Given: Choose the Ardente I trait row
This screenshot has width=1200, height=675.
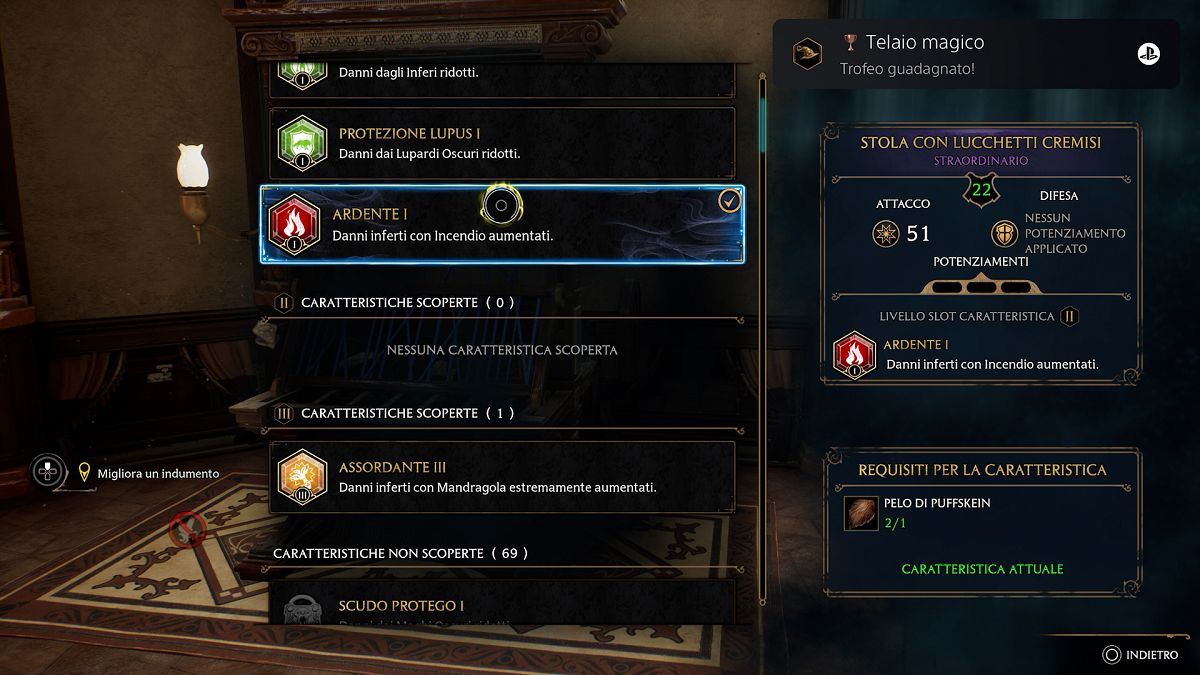Looking at the screenshot, I should click(502, 225).
